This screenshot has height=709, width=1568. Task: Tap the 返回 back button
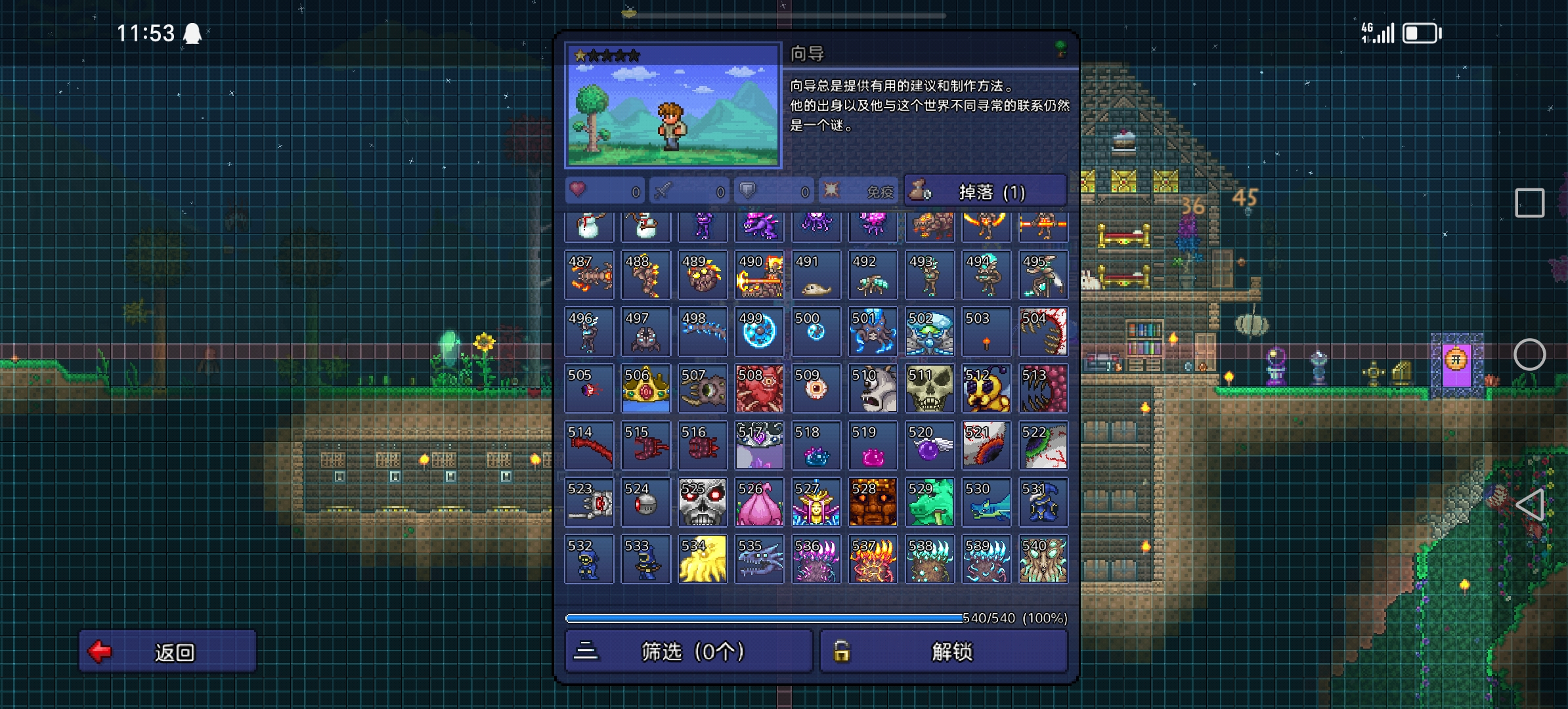(x=167, y=651)
